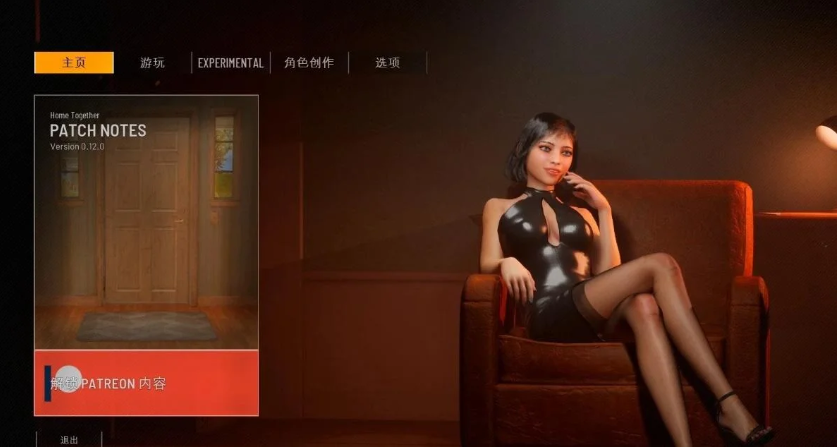Go to the 角色创作 character creation tab
Viewport: 837px width, 447px height.
308,63
